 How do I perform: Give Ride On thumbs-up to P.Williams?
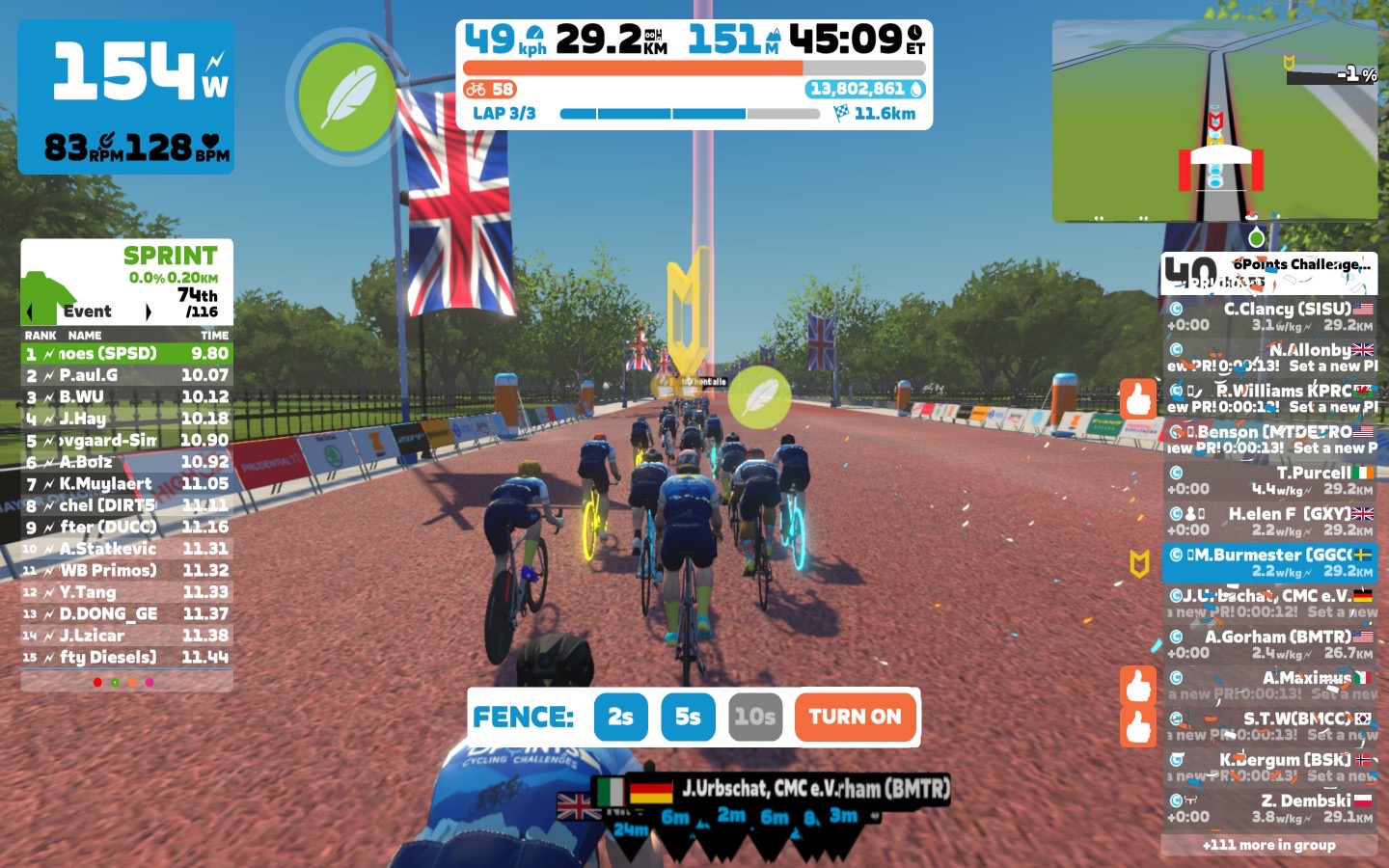pyautogui.click(x=1138, y=398)
